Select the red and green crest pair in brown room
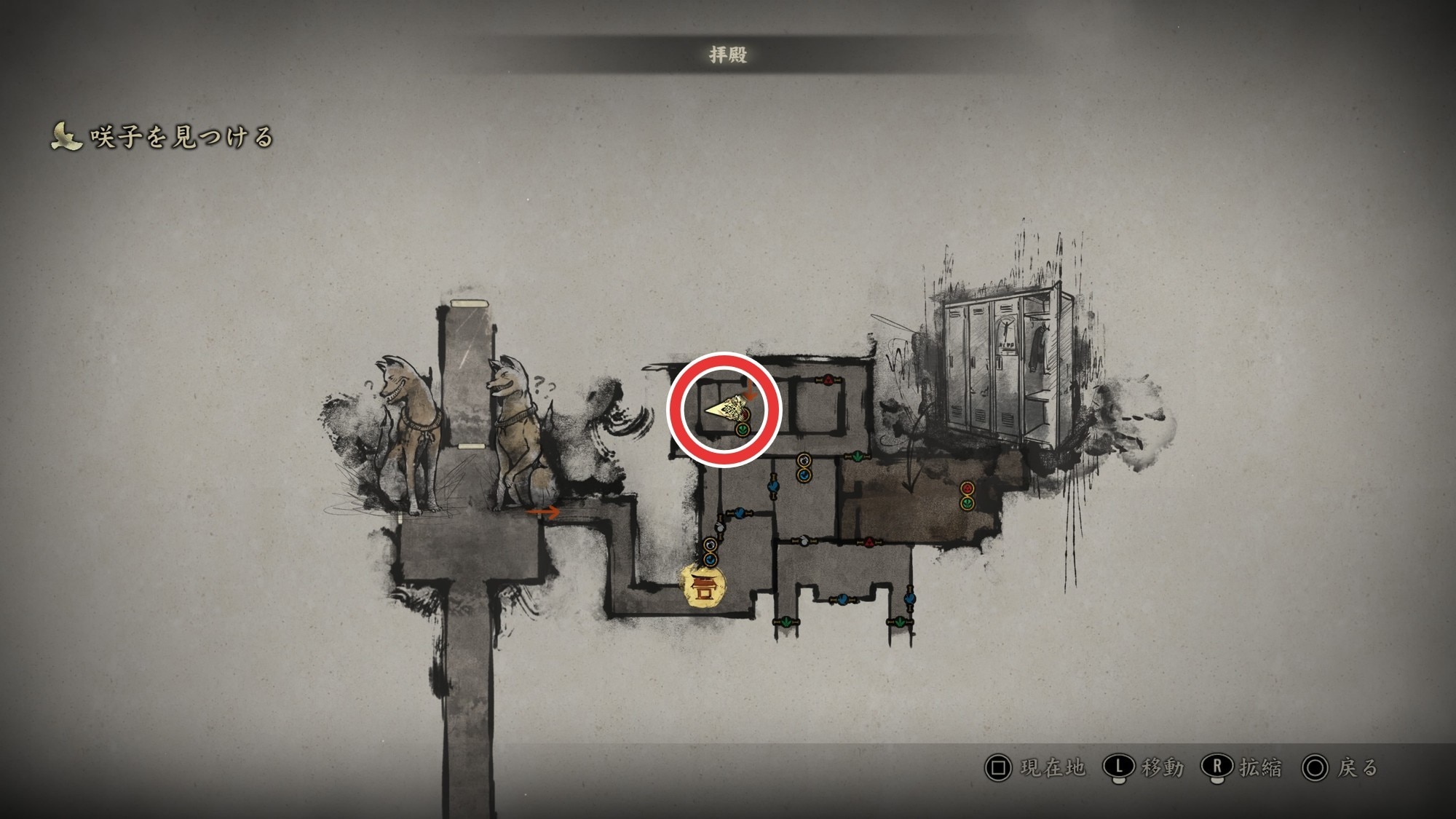This screenshot has height=819, width=1456. click(x=967, y=495)
